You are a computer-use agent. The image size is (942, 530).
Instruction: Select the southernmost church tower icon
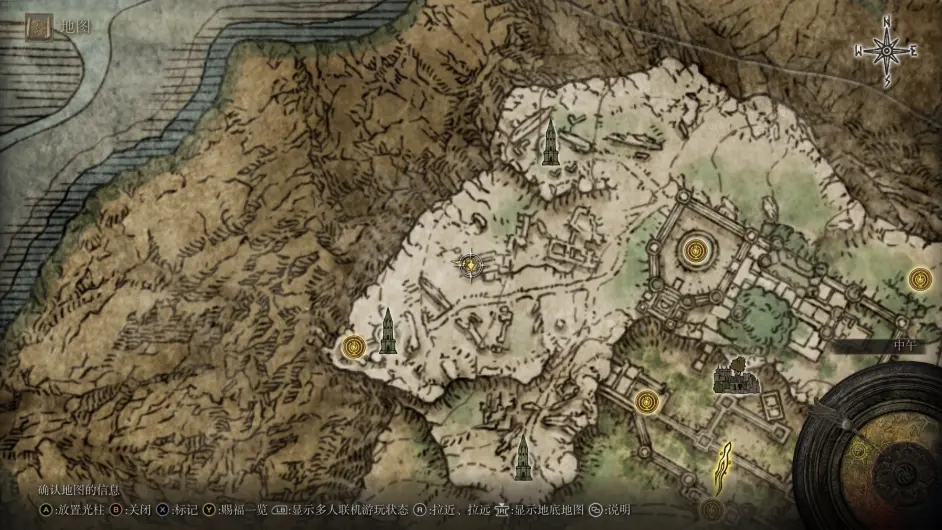521,458
